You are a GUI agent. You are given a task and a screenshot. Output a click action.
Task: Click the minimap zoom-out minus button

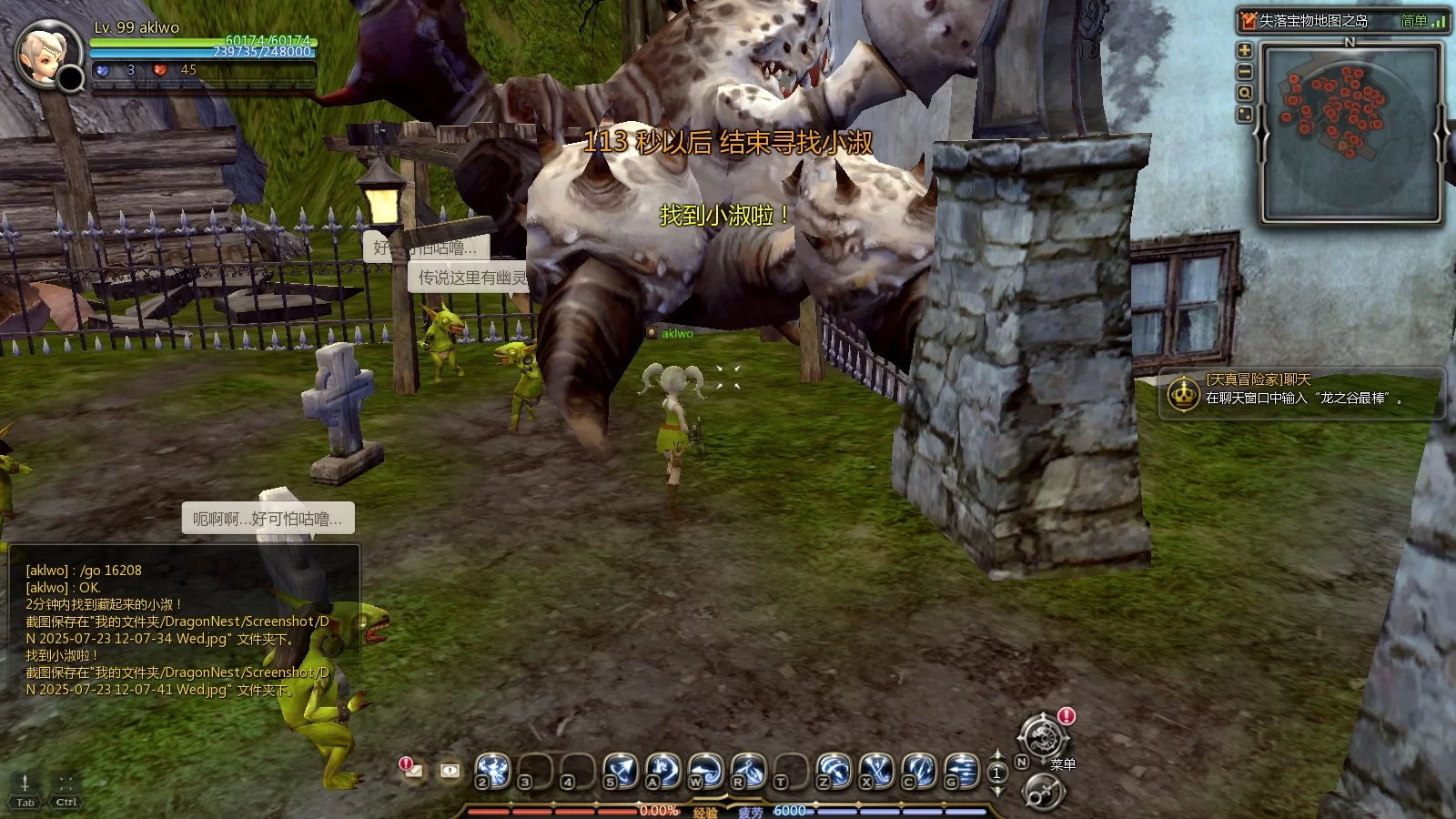click(x=1245, y=72)
